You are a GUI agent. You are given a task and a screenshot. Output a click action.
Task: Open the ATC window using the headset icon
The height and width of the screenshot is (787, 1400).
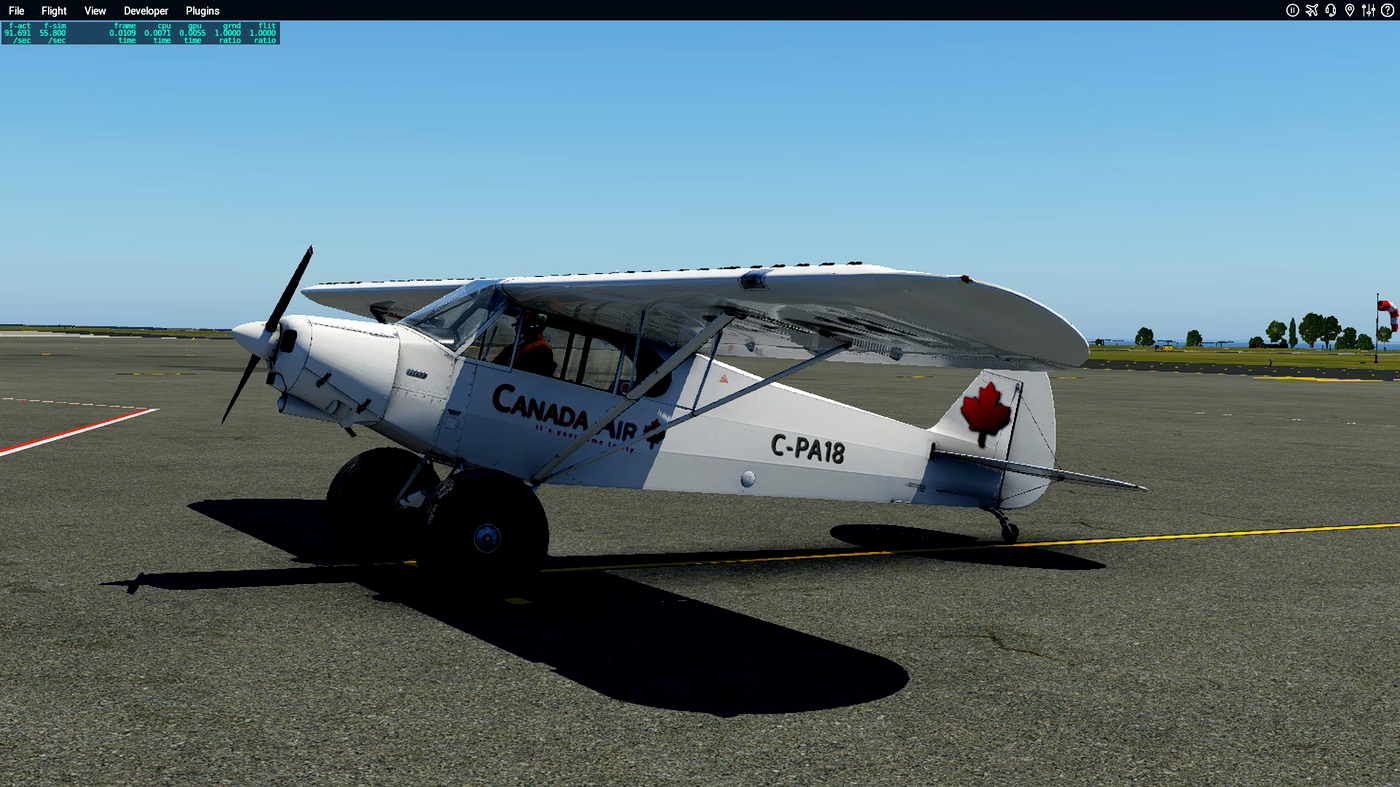point(1330,10)
